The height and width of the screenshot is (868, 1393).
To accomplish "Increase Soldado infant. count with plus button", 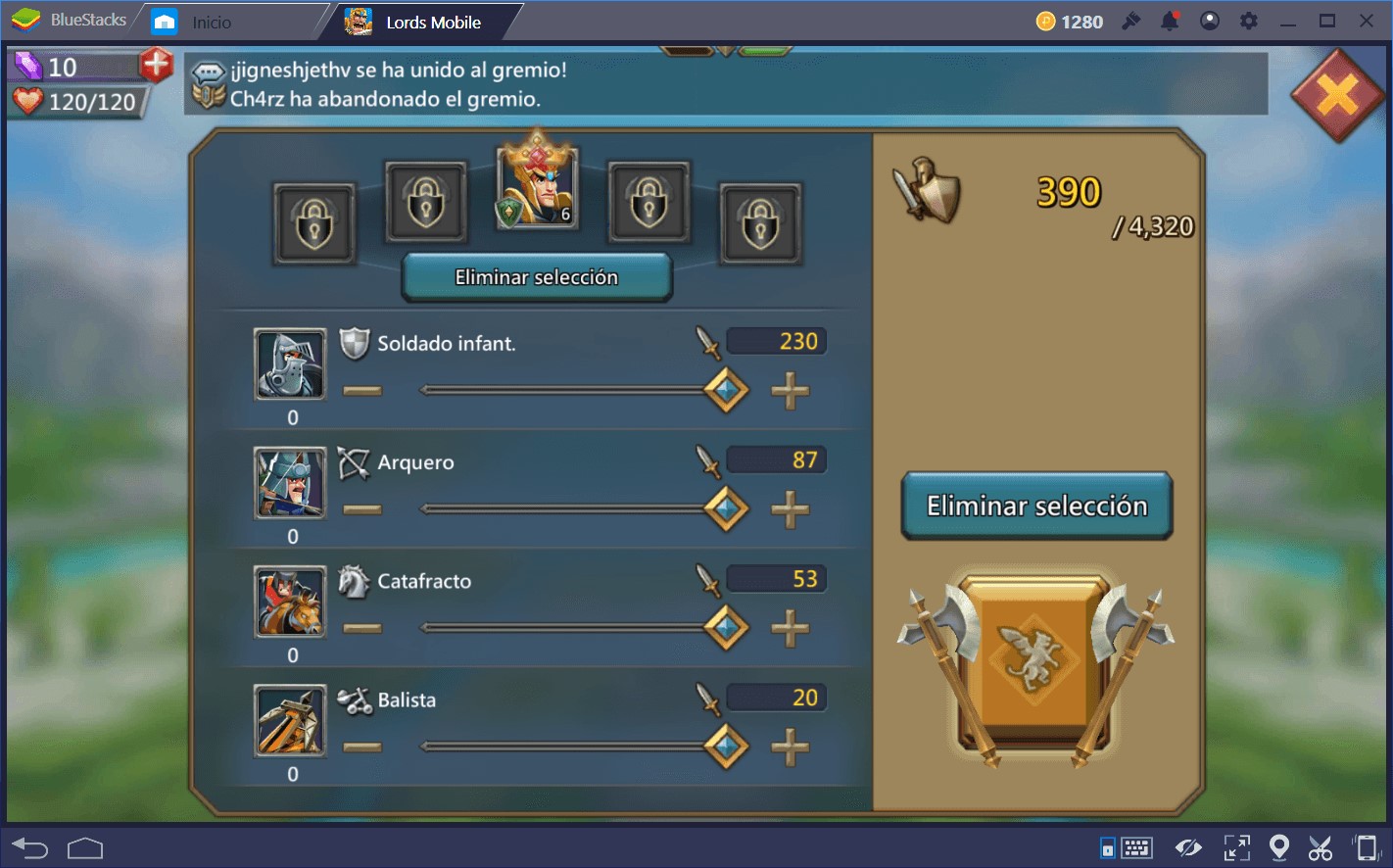I will pos(792,390).
